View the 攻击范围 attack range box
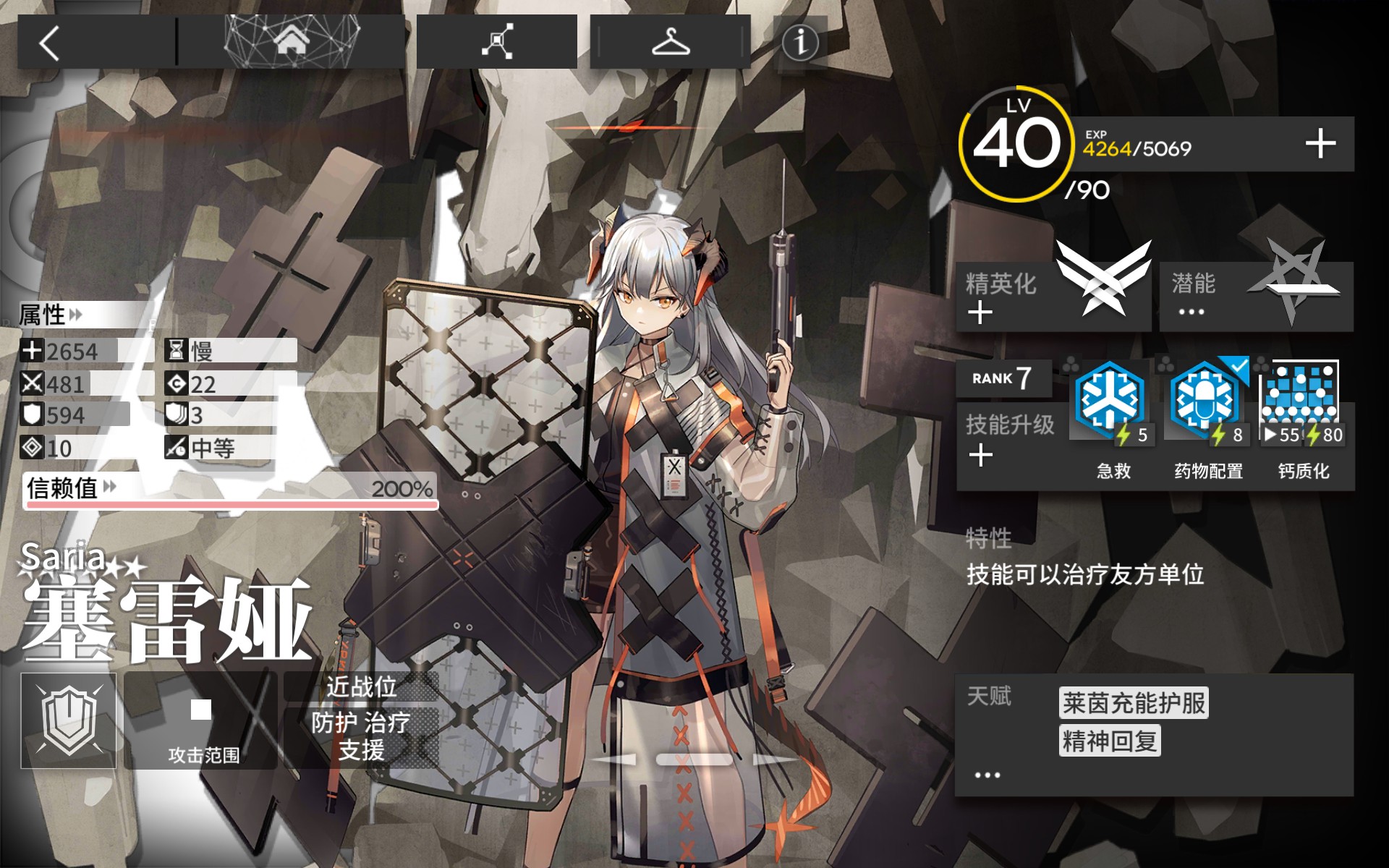The image size is (1389, 868). tap(201, 720)
